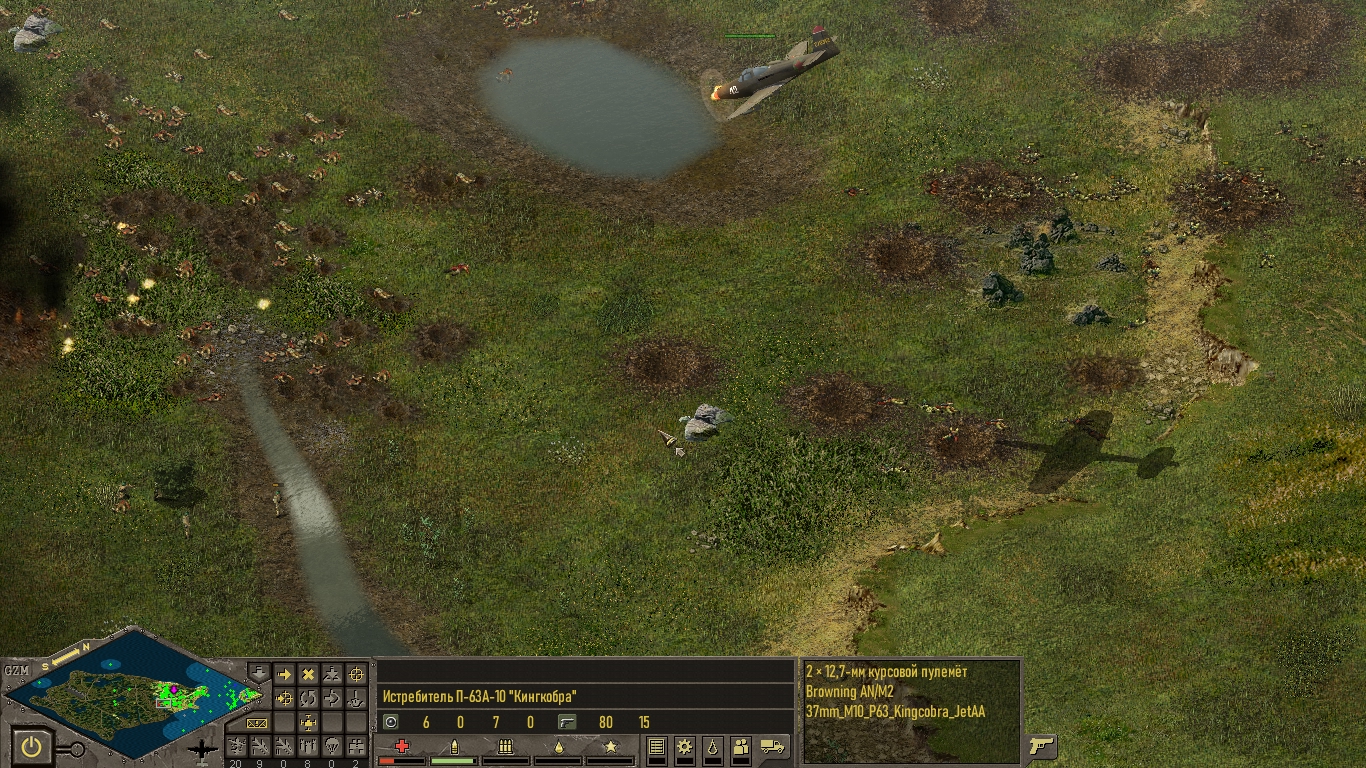Click the GZM label button
This screenshot has height=768, width=1366.
tap(16, 670)
